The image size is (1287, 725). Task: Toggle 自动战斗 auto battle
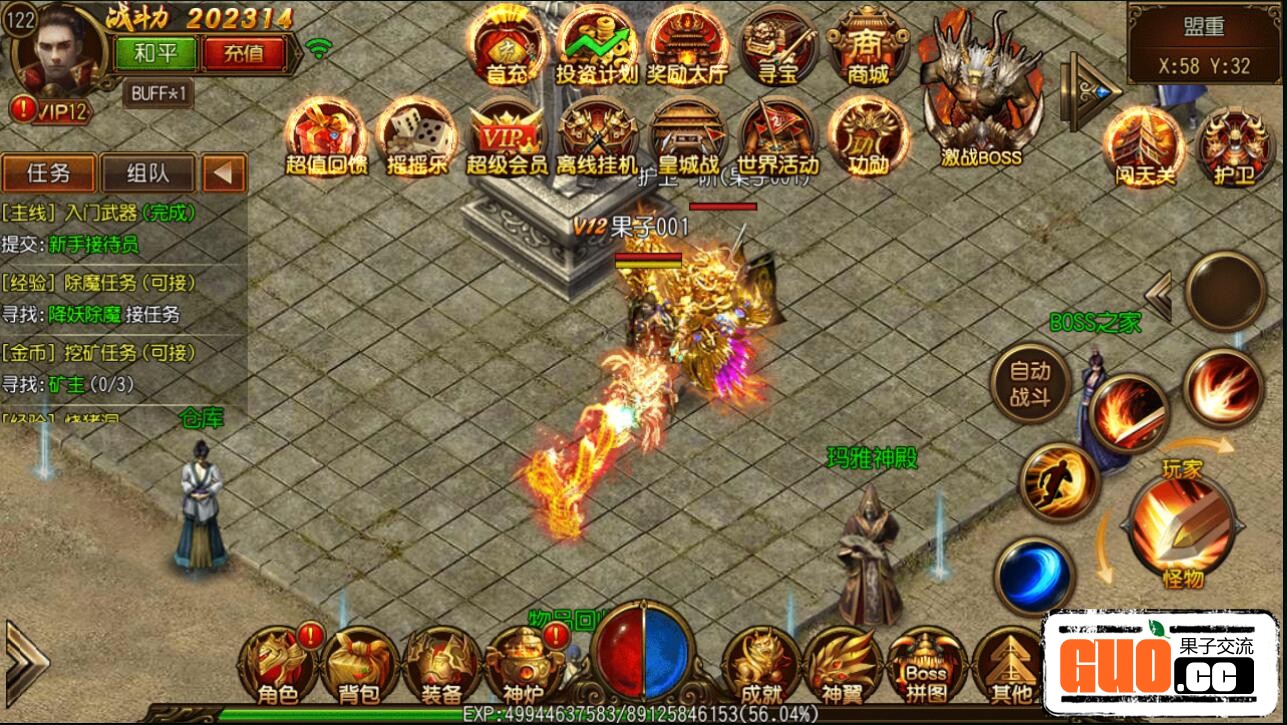click(1029, 385)
